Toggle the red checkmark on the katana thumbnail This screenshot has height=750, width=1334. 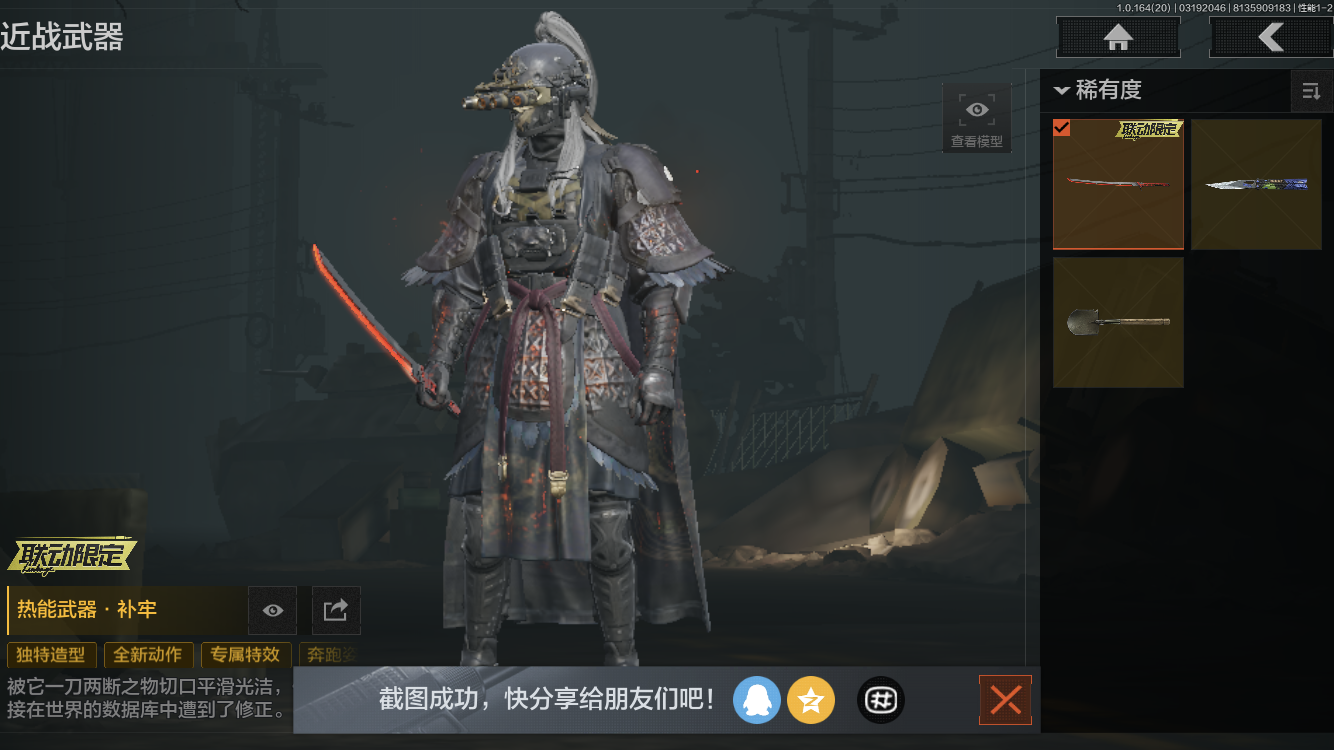point(1062,128)
